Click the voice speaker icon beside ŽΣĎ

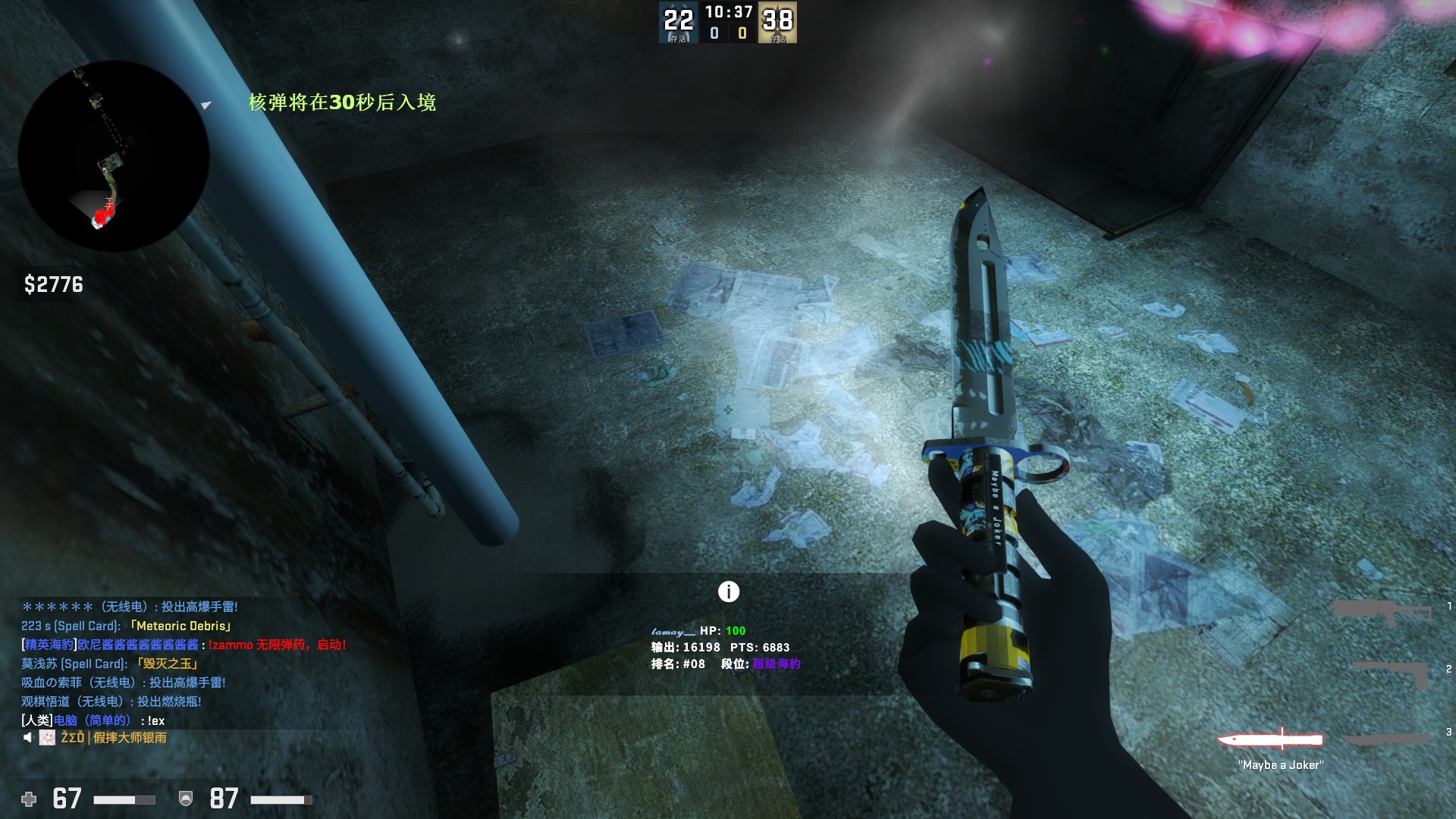(x=28, y=738)
